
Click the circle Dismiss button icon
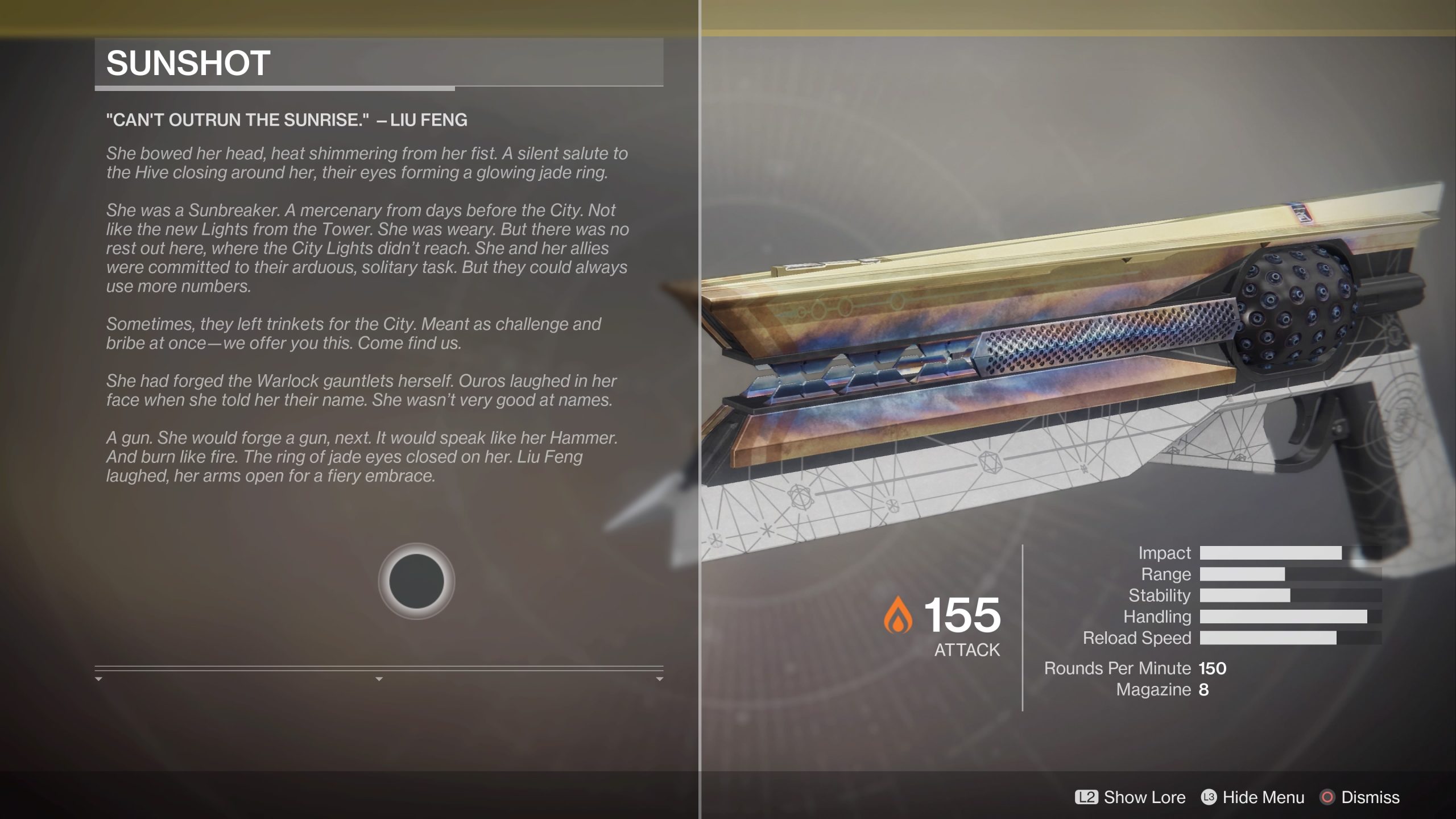click(x=1328, y=797)
